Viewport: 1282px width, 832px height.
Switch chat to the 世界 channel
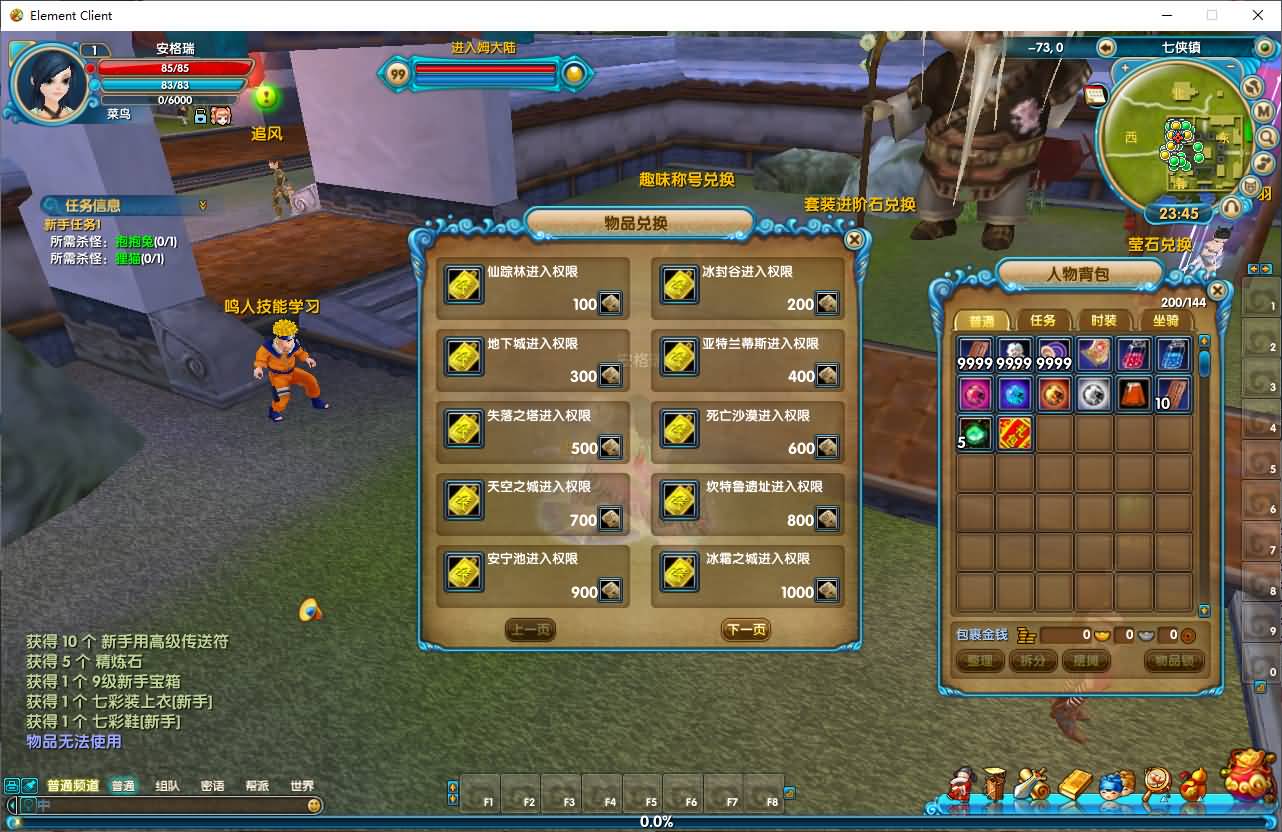point(301,786)
